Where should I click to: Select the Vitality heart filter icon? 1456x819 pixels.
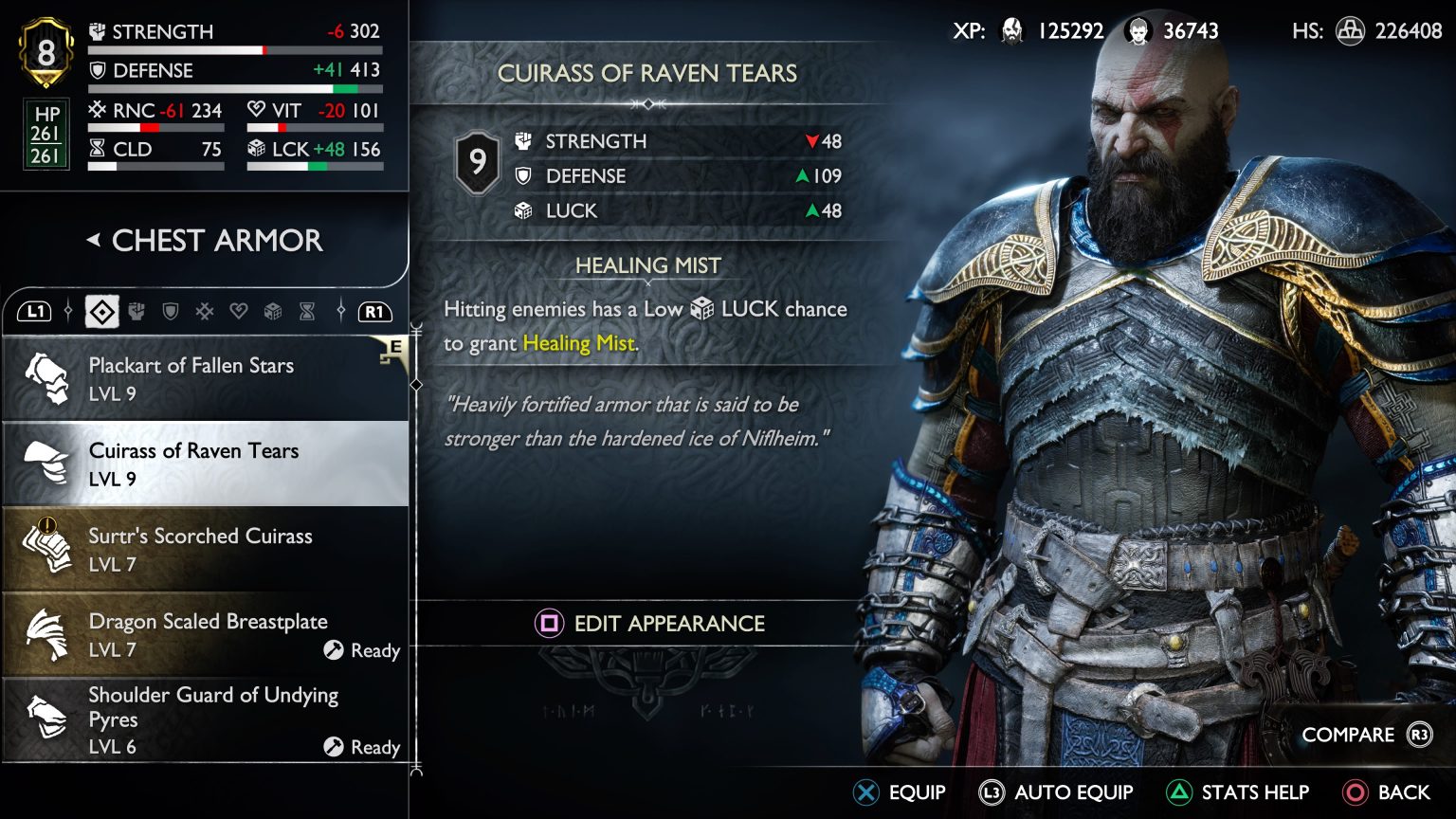click(x=240, y=311)
